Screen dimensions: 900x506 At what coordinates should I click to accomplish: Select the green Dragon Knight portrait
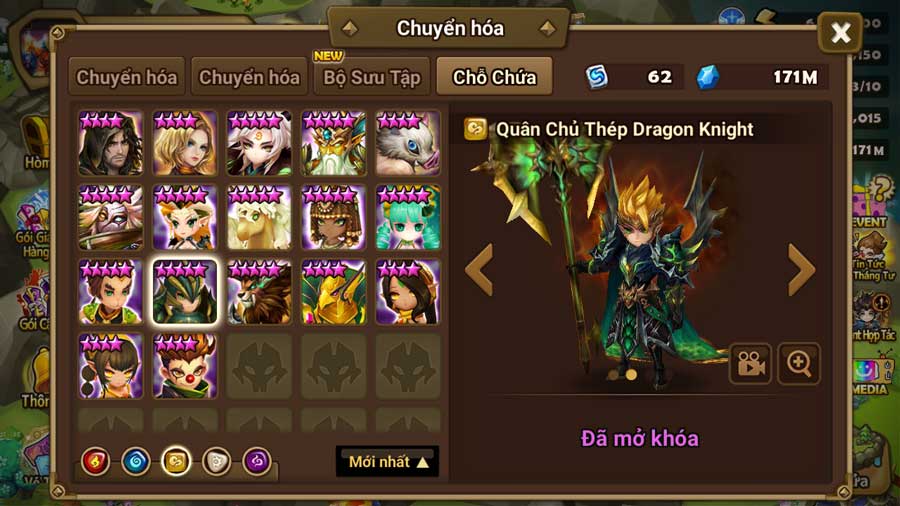pyautogui.click(x=185, y=292)
